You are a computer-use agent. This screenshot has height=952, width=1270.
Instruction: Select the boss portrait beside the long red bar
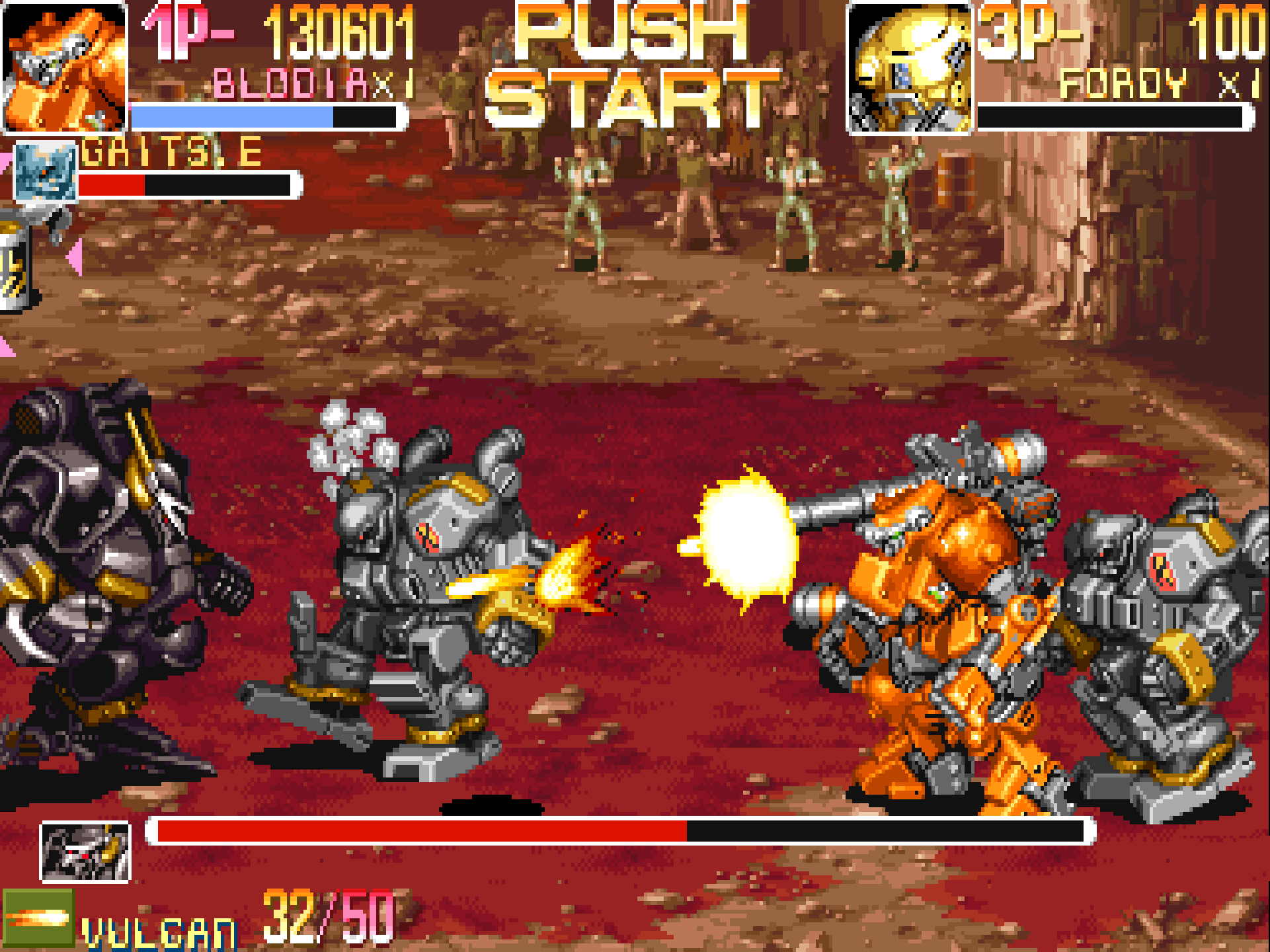(x=85, y=852)
